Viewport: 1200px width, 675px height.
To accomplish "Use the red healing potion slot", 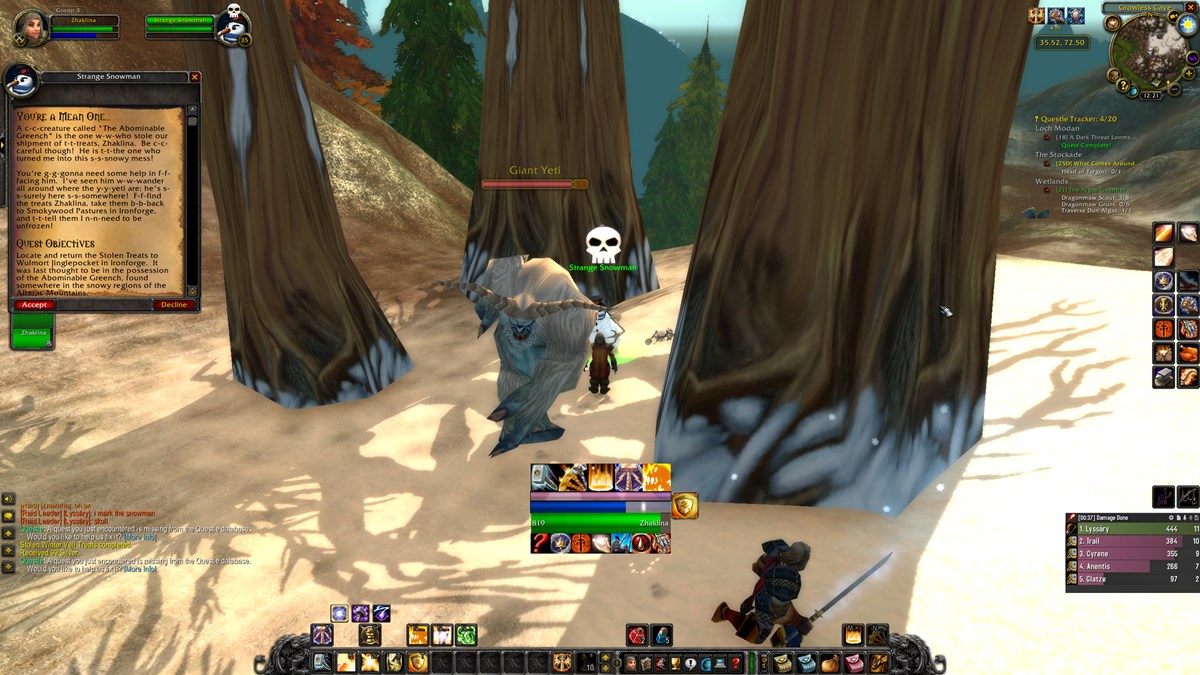I will tap(636, 635).
